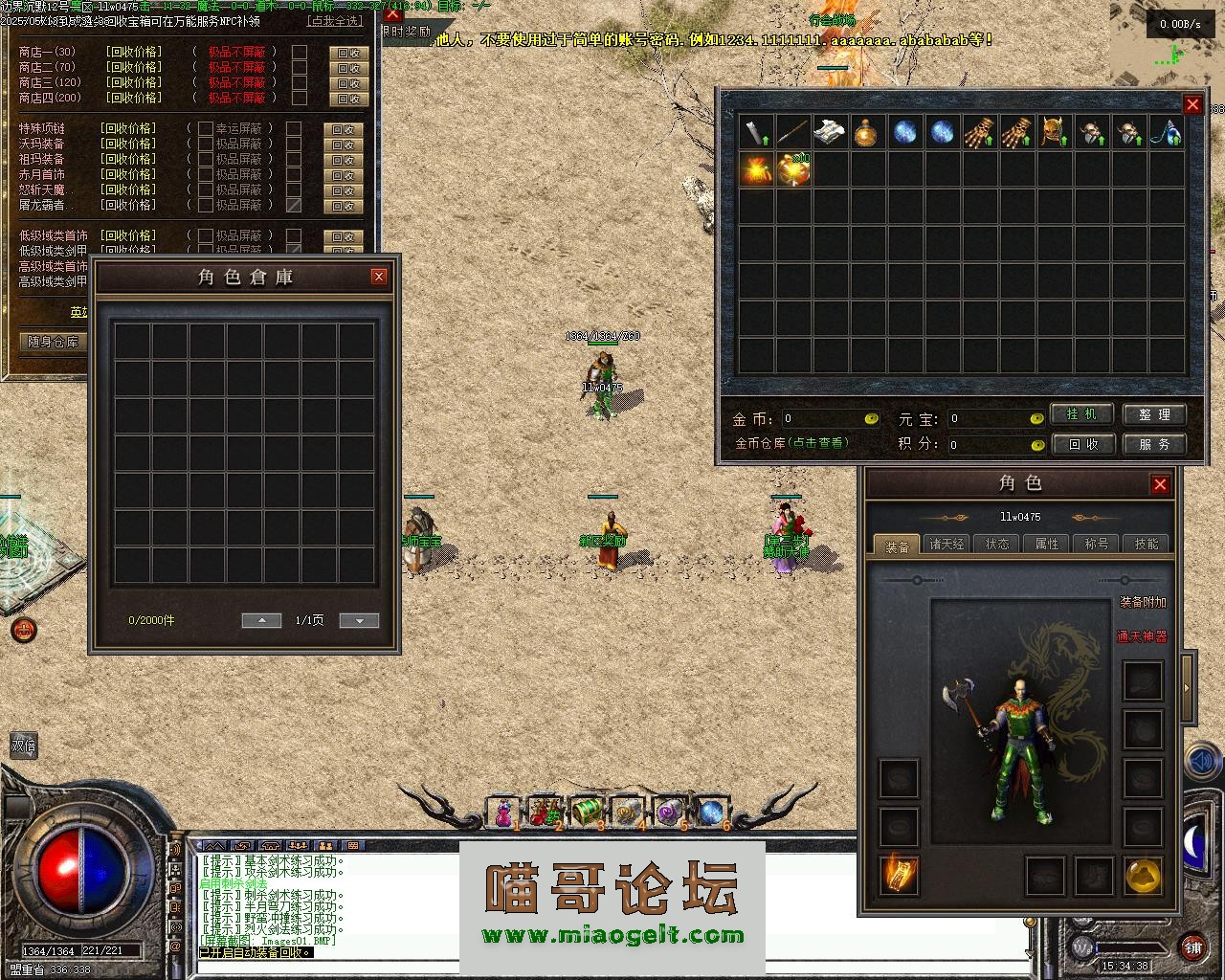Show the 称号 titles tab
Image resolution: width=1225 pixels, height=980 pixels.
click(x=1097, y=544)
